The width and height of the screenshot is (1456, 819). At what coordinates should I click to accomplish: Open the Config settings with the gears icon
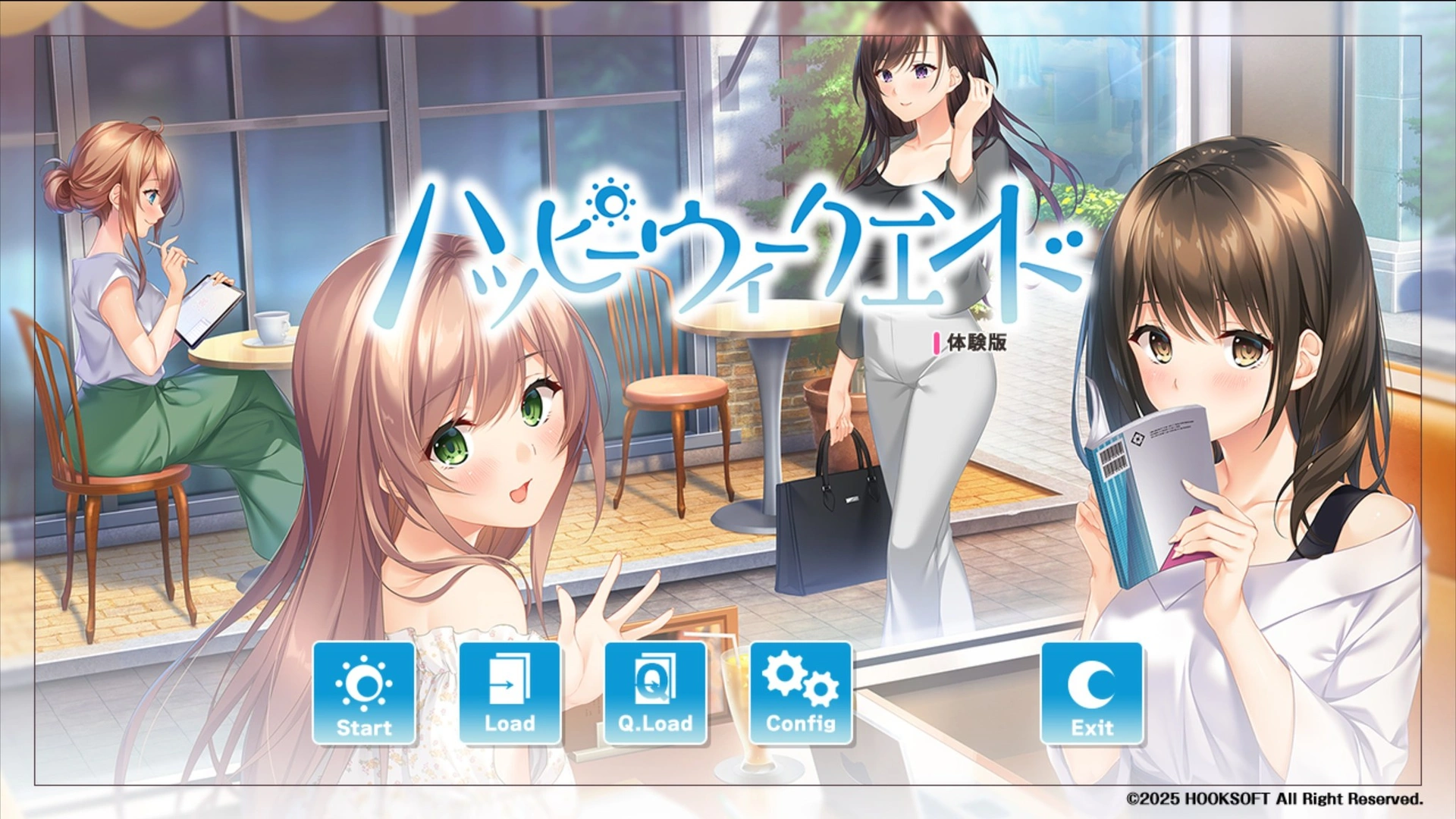click(x=801, y=694)
